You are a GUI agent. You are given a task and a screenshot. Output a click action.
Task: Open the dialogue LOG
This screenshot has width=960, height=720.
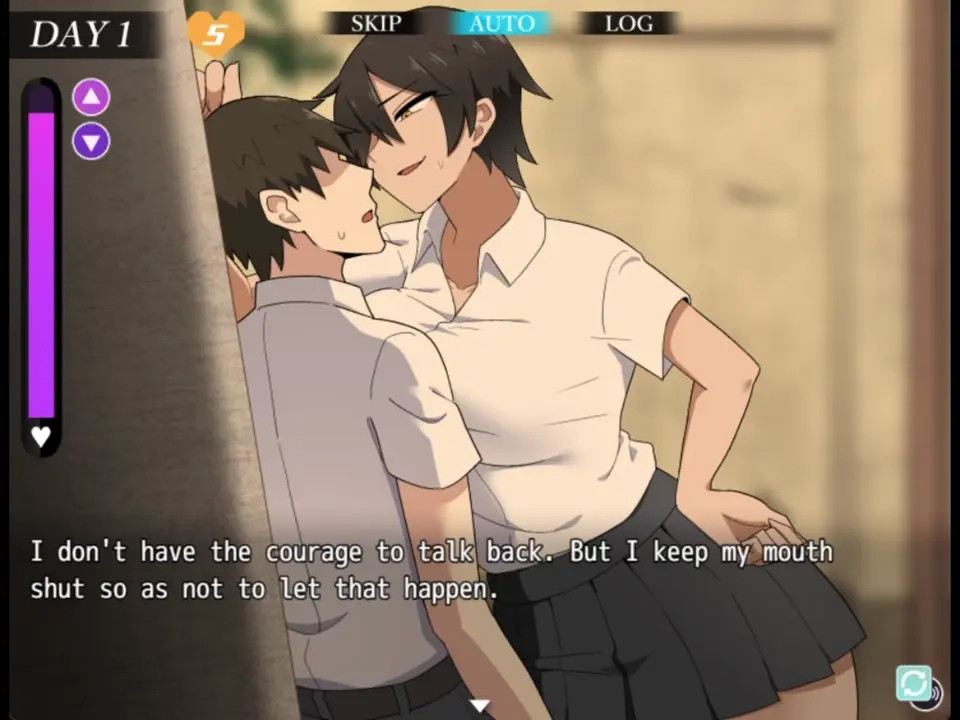point(628,23)
